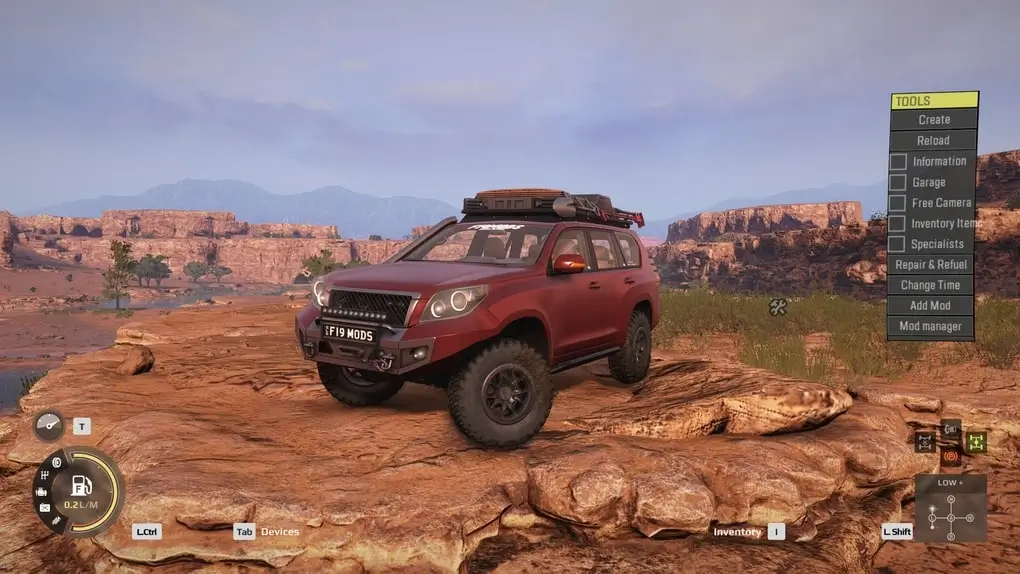Check the Specialists option
The width and height of the screenshot is (1020, 574).
pyautogui.click(x=898, y=244)
